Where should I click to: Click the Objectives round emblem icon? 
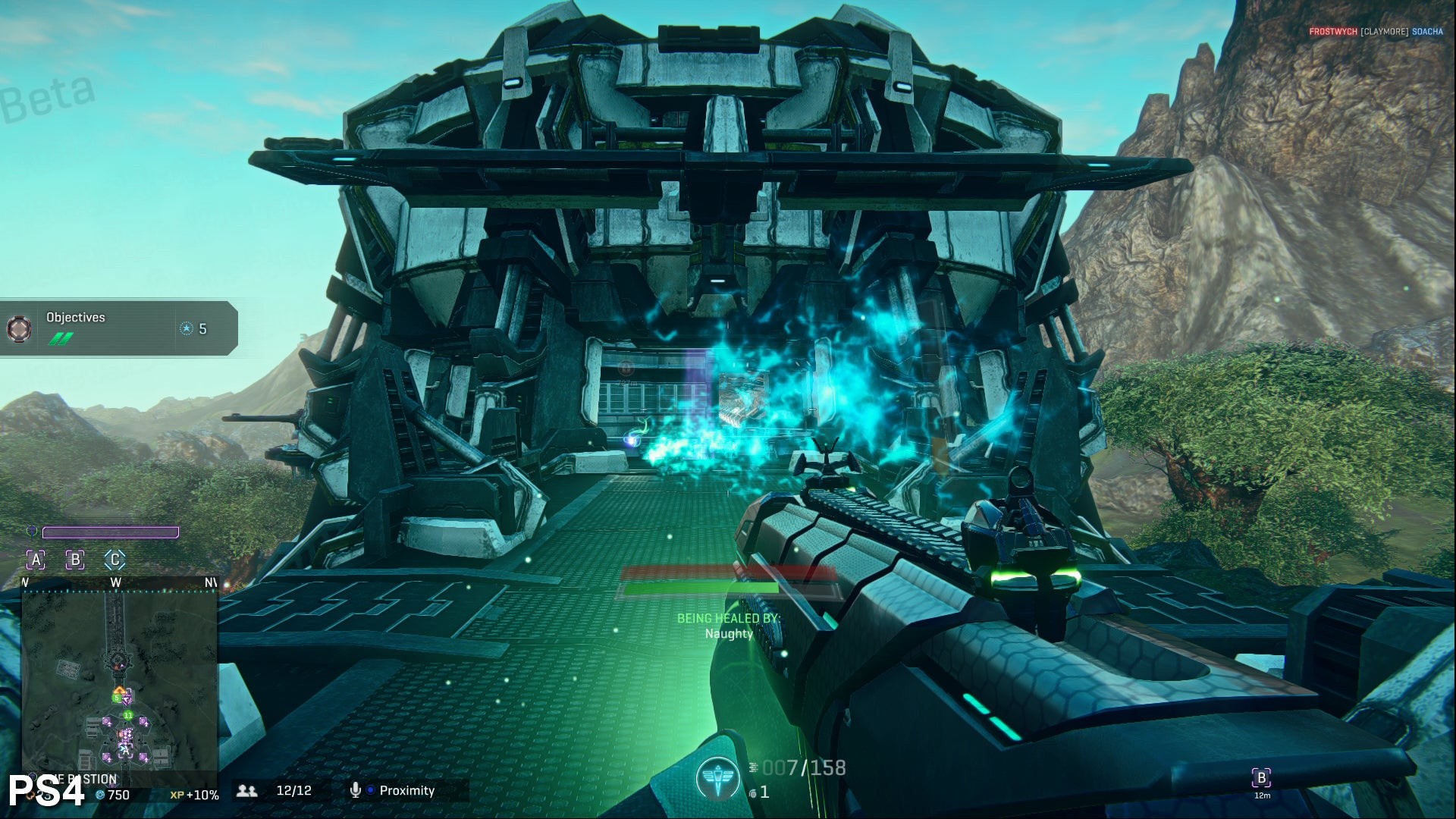[19, 328]
